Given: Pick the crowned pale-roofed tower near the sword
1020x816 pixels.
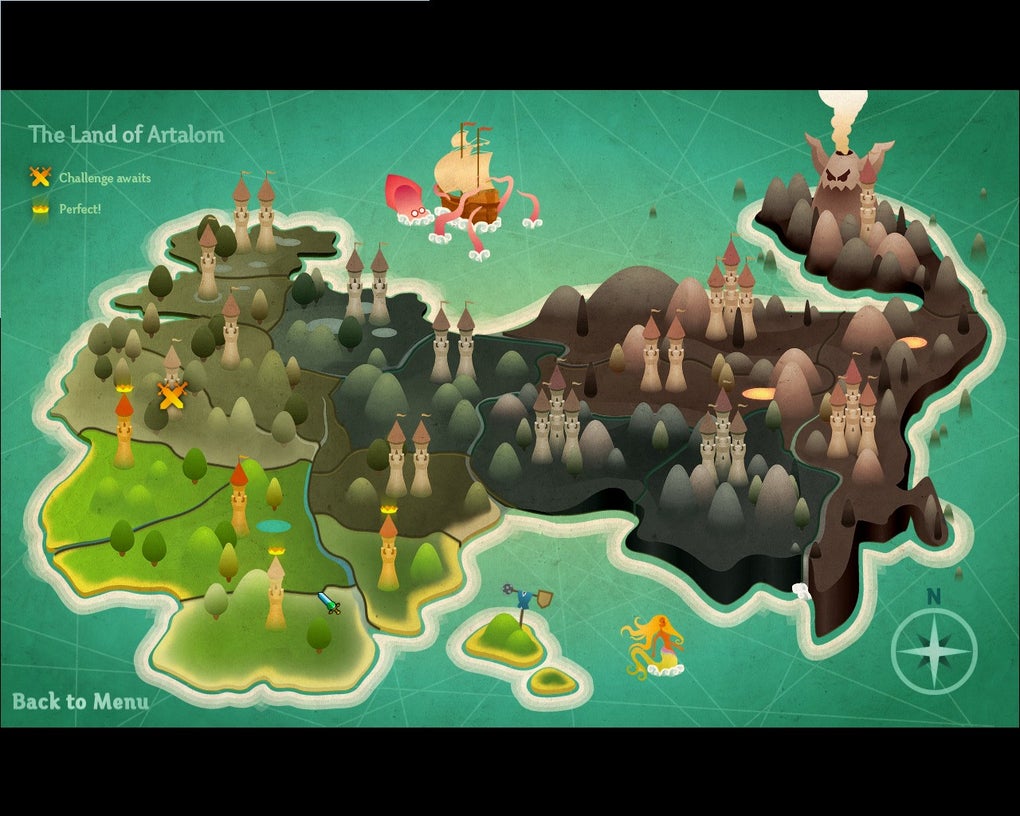Looking at the screenshot, I should click(x=275, y=589).
